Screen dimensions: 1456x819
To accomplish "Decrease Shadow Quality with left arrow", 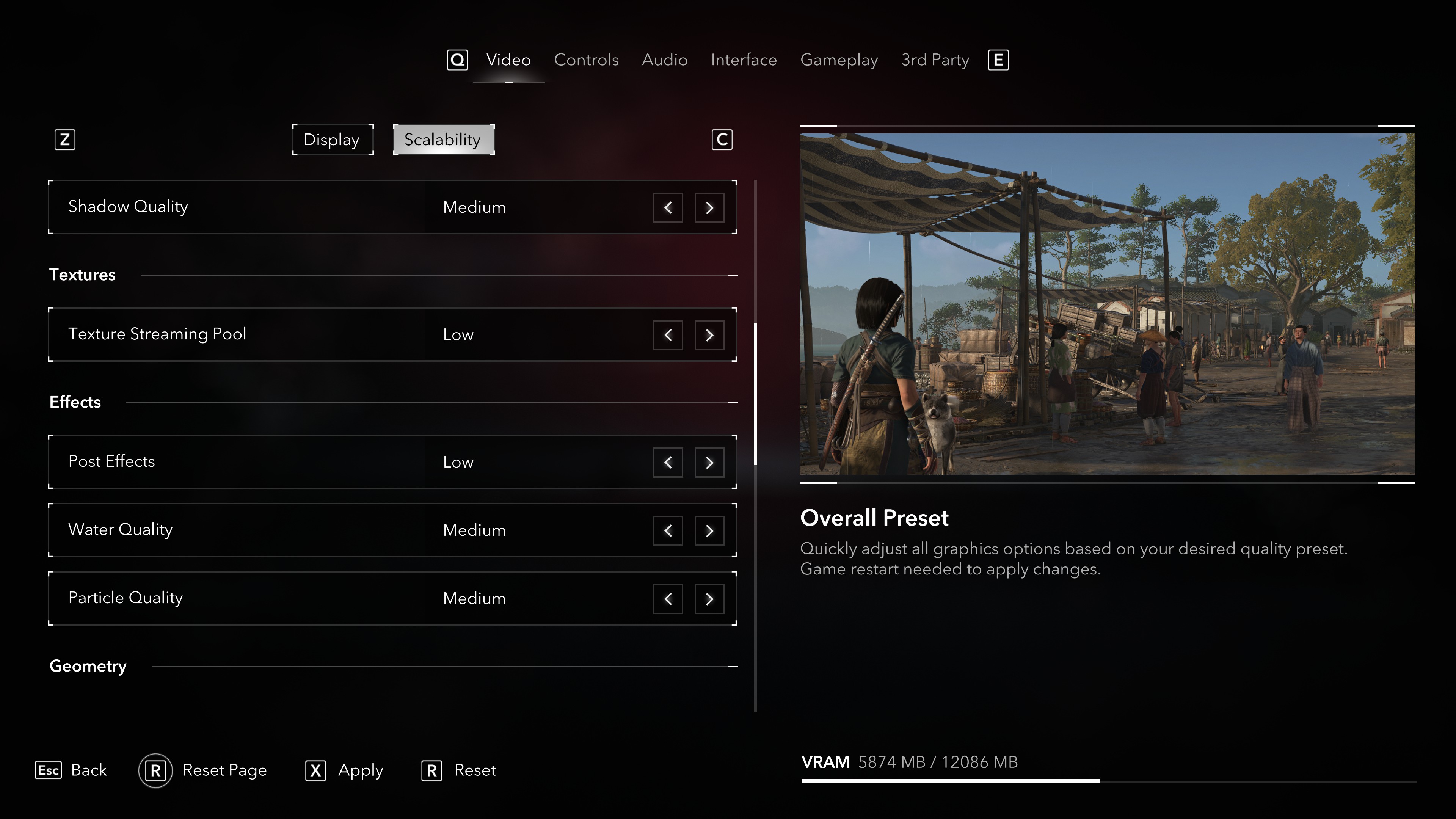I will [x=667, y=207].
